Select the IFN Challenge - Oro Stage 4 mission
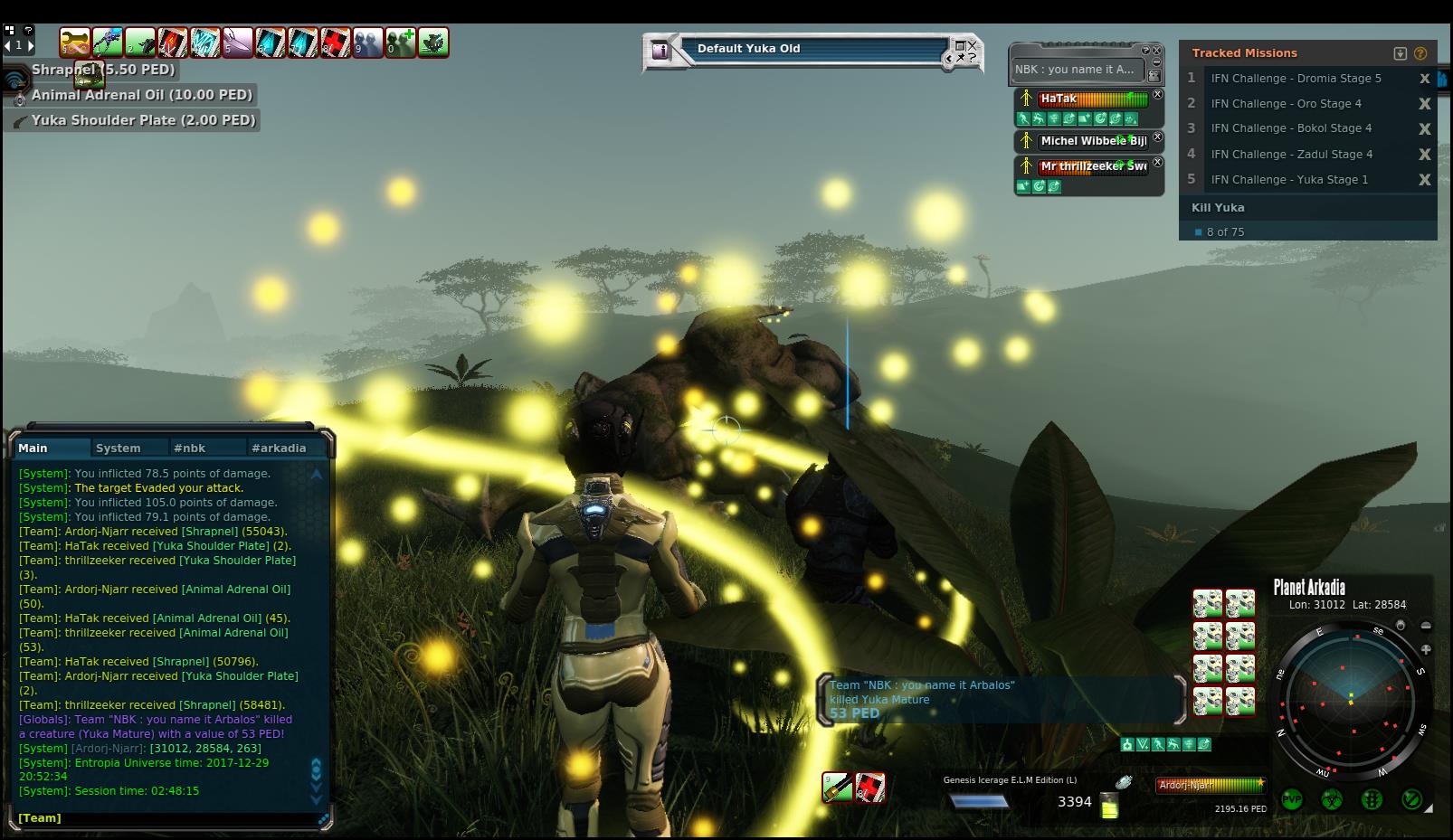The width and height of the screenshot is (1453, 840). pos(1286,103)
